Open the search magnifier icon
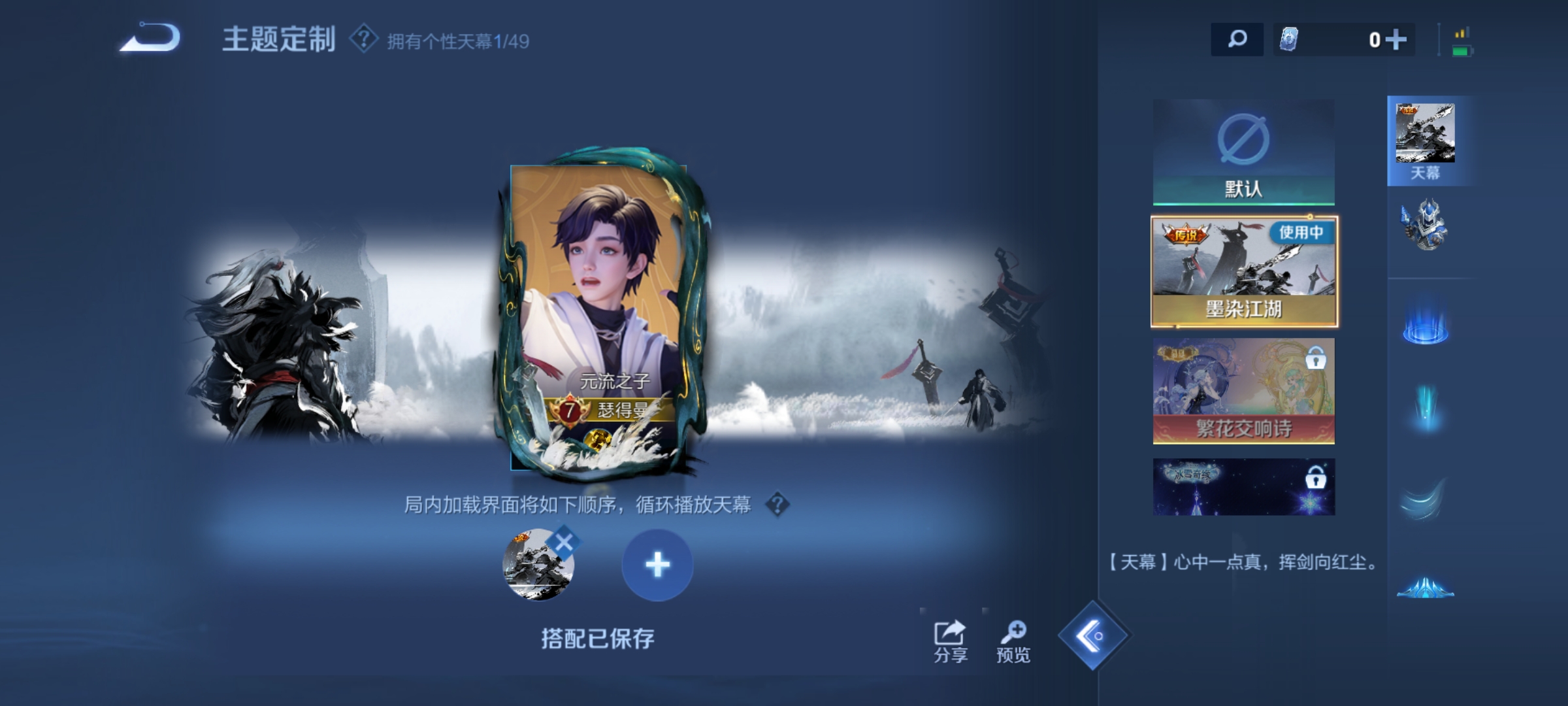 (x=1237, y=41)
